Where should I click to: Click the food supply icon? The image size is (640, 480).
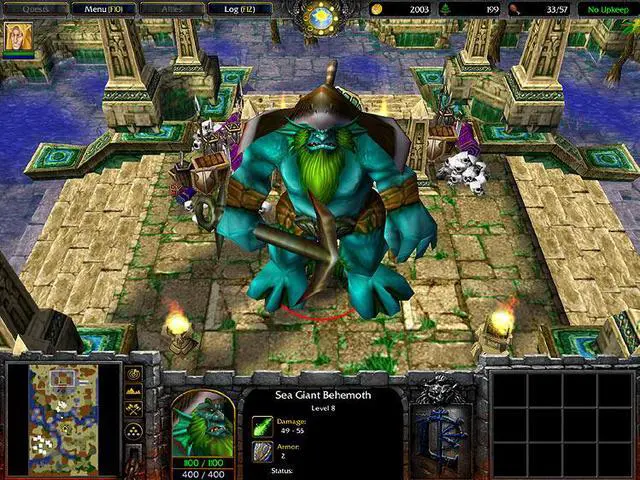(x=514, y=9)
